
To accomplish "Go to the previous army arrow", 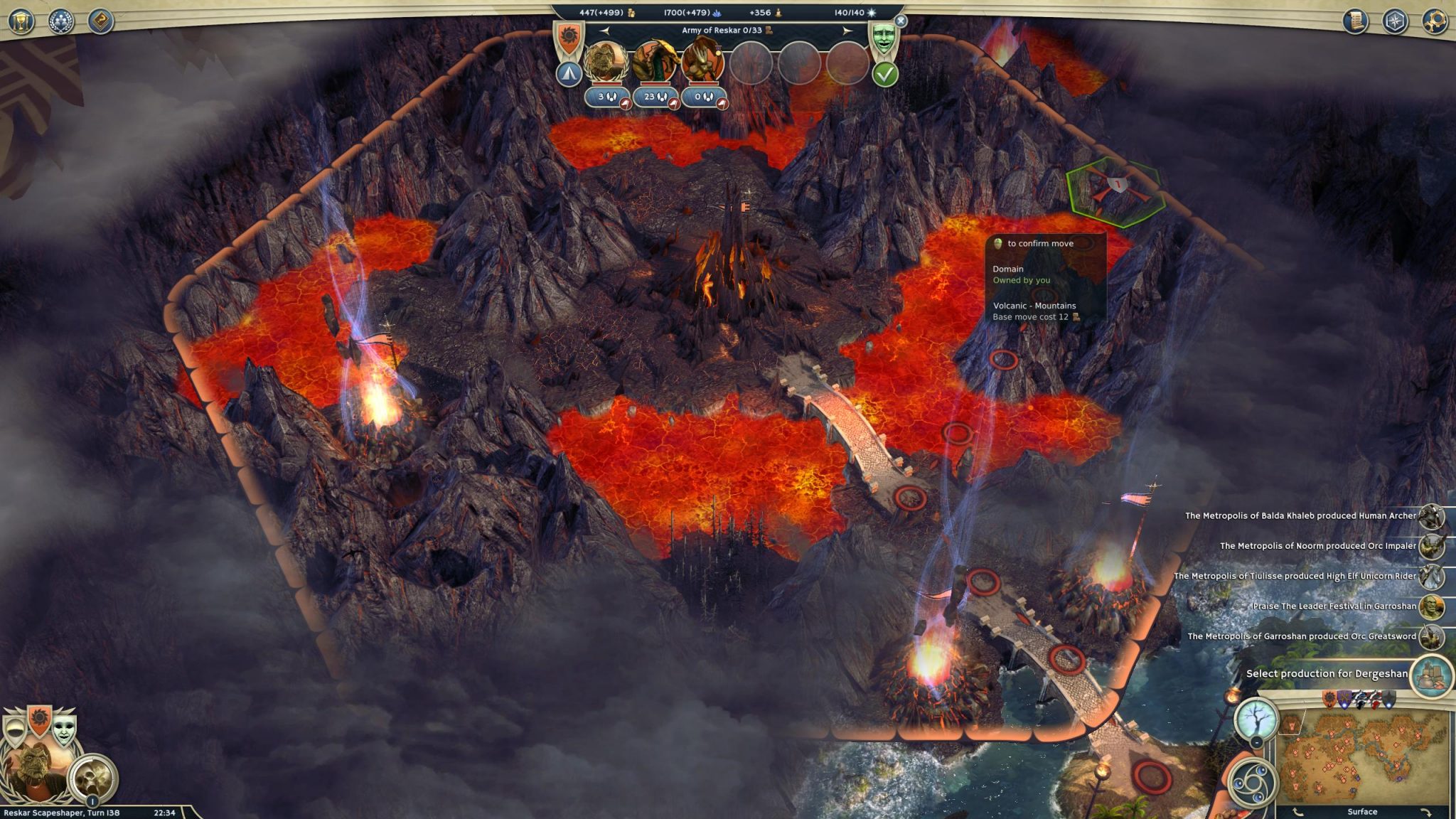I will [x=604, y=31].
